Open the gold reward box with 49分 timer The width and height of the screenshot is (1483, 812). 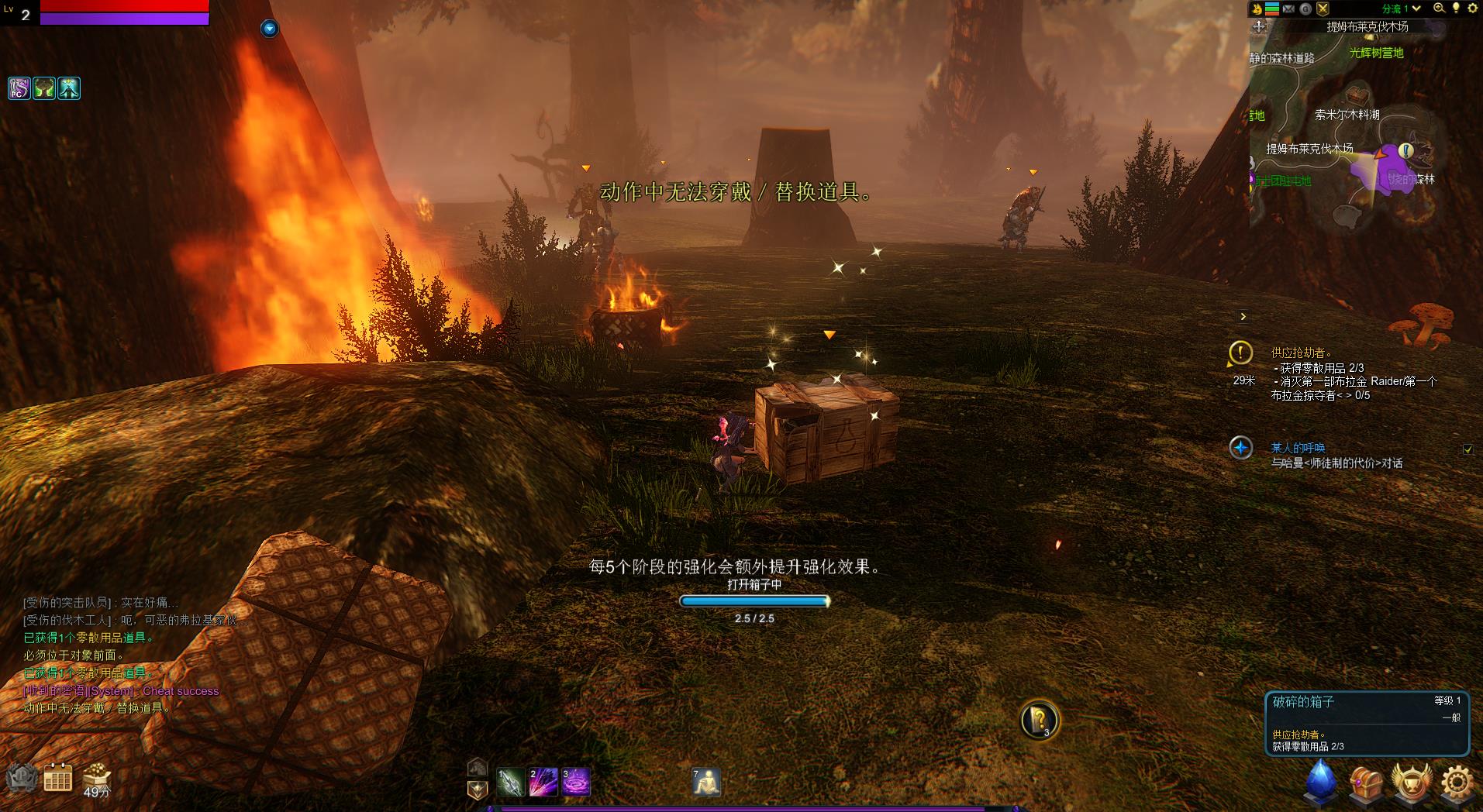[x=97, y=776]
